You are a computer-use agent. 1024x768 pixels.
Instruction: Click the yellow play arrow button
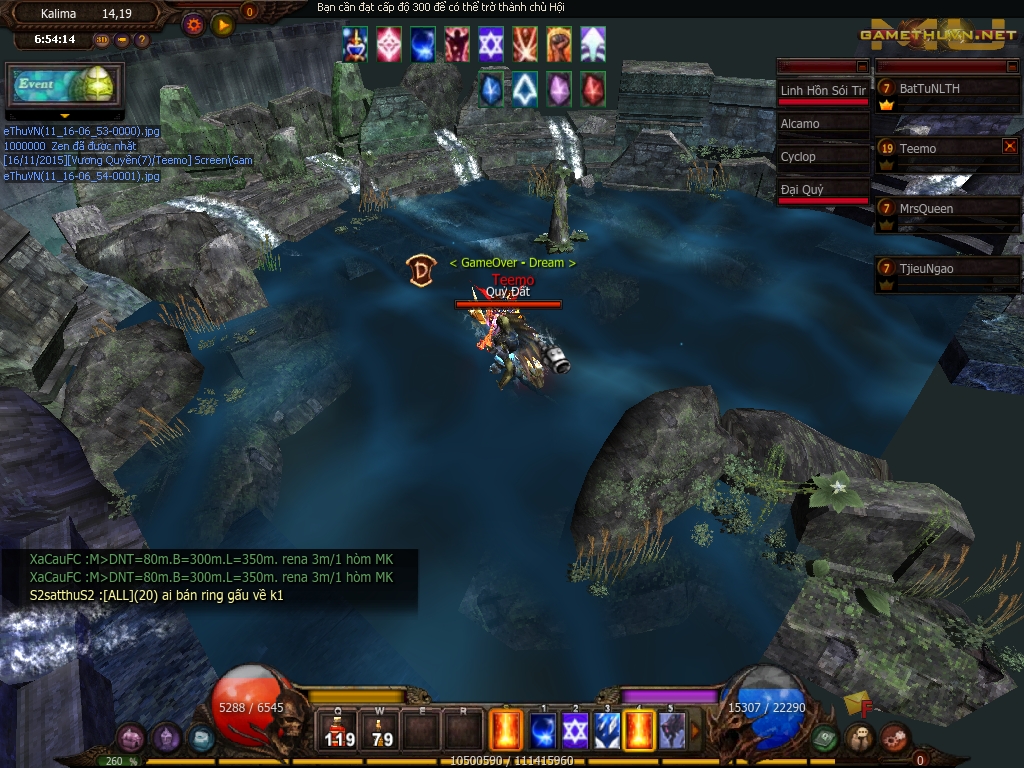coord(222,24)
